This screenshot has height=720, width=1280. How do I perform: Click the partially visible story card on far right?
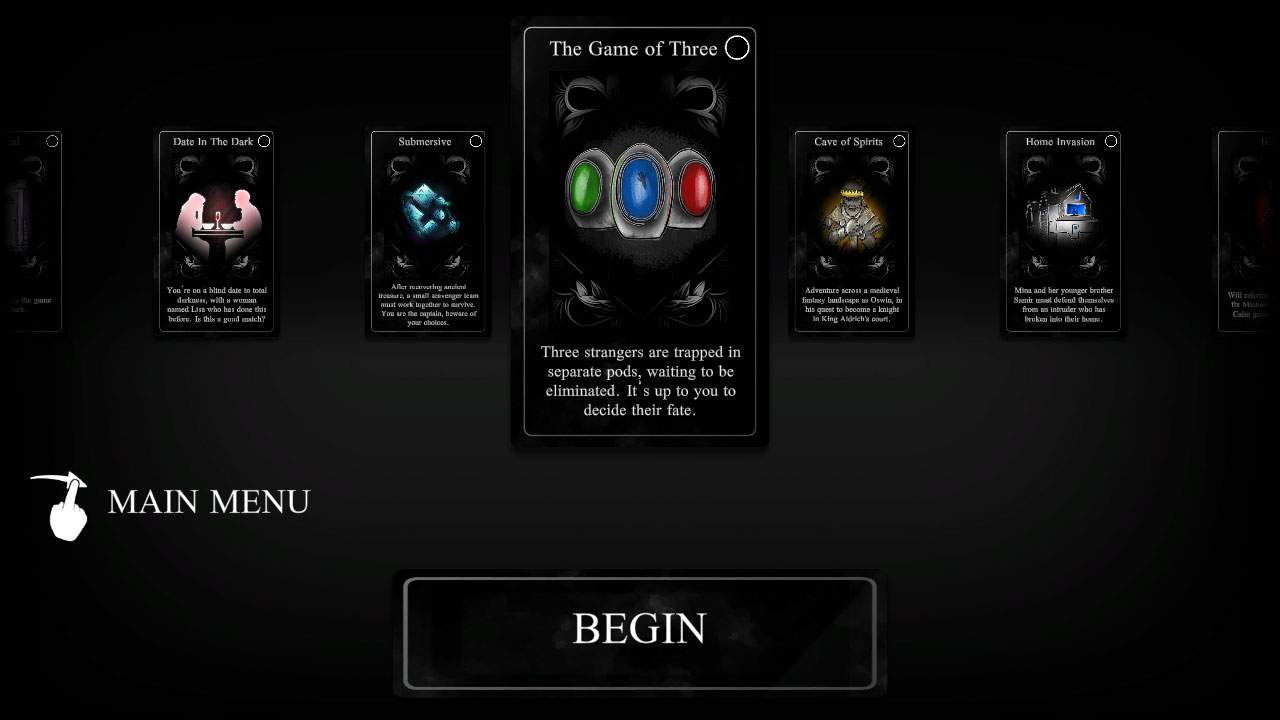click(x=1248, y=230)
